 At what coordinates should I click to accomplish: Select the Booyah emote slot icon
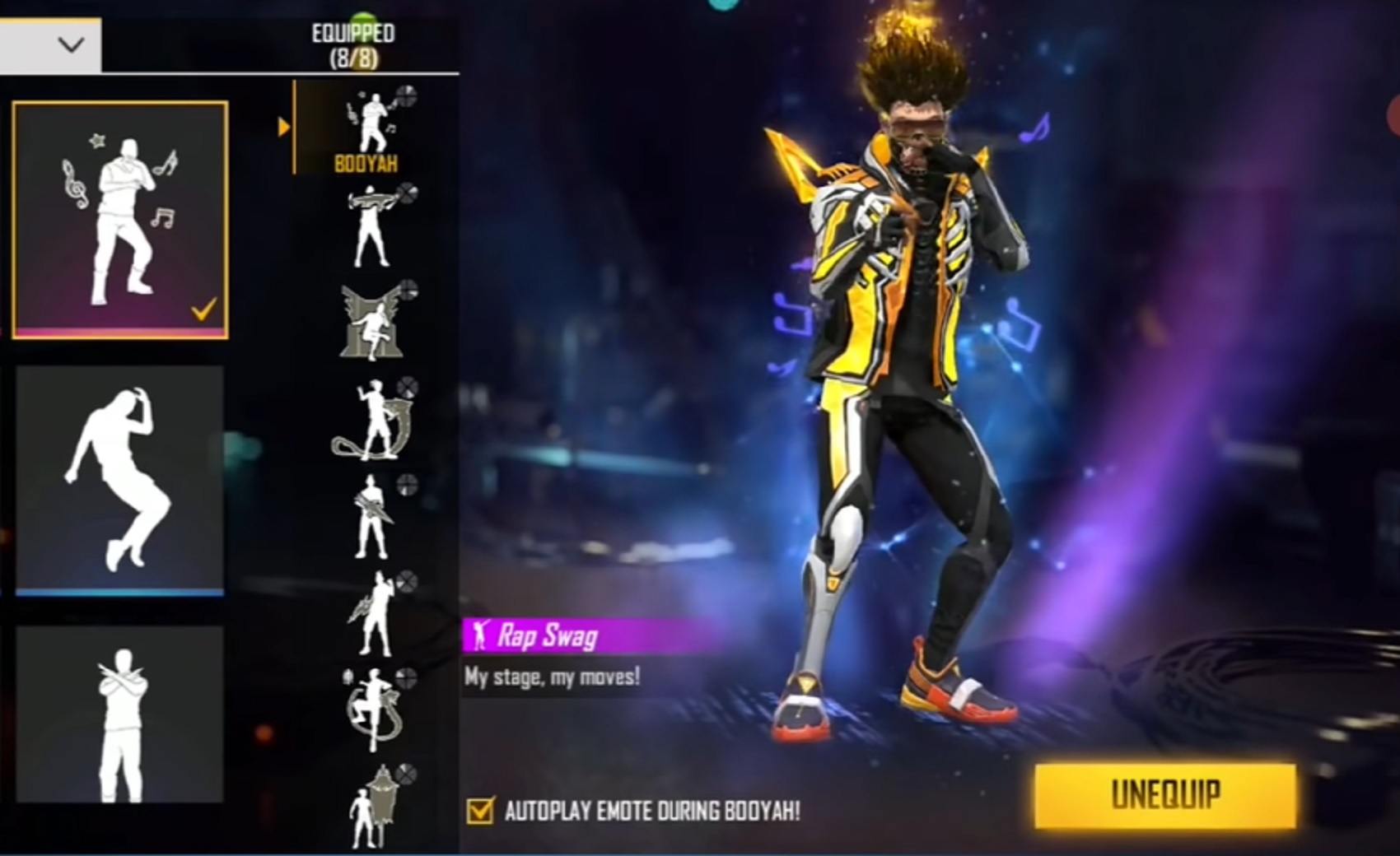(x=375, y=122)
